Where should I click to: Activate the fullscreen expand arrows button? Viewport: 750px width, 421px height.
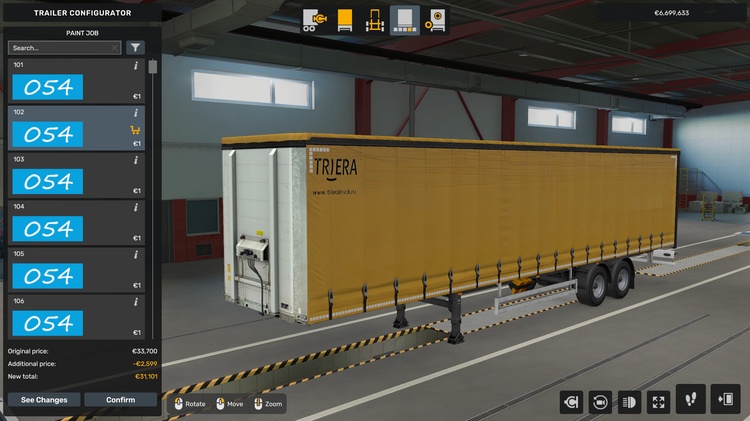point(658,402)
